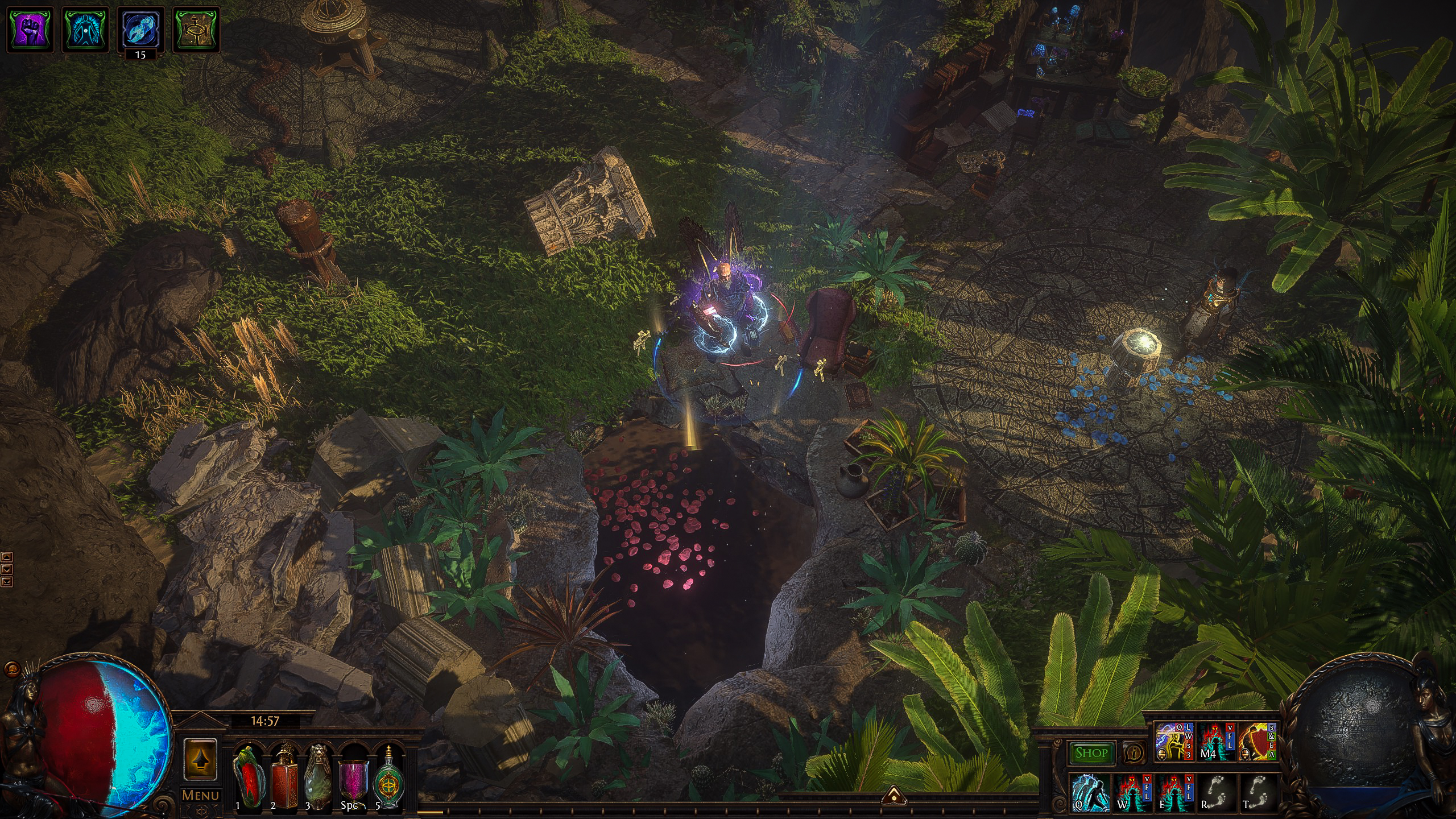Select the red shield skill icon
The height and width of the screenshot is (819, 1456).
1258,742
